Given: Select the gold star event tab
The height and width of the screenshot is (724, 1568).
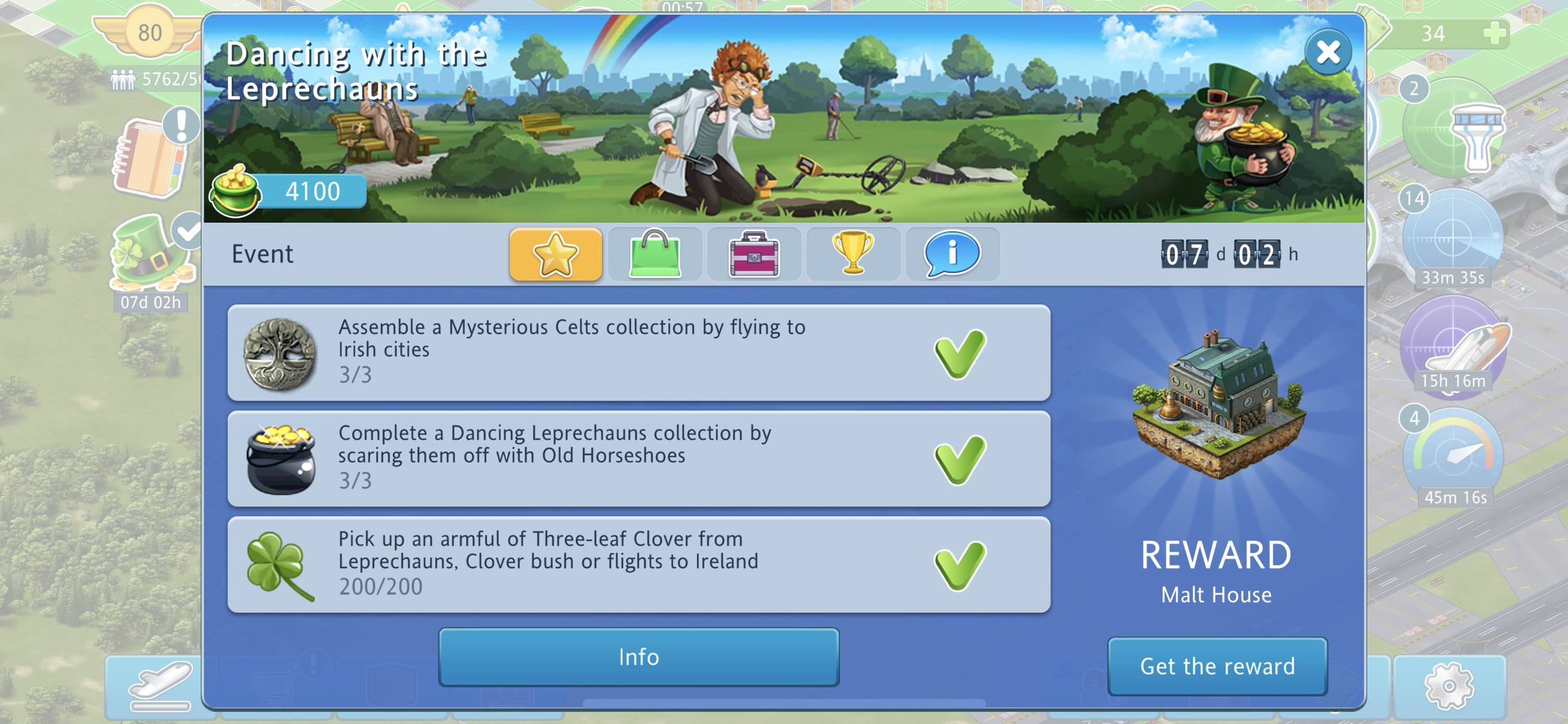Looking at the screenshot, I should pos(555,255).
